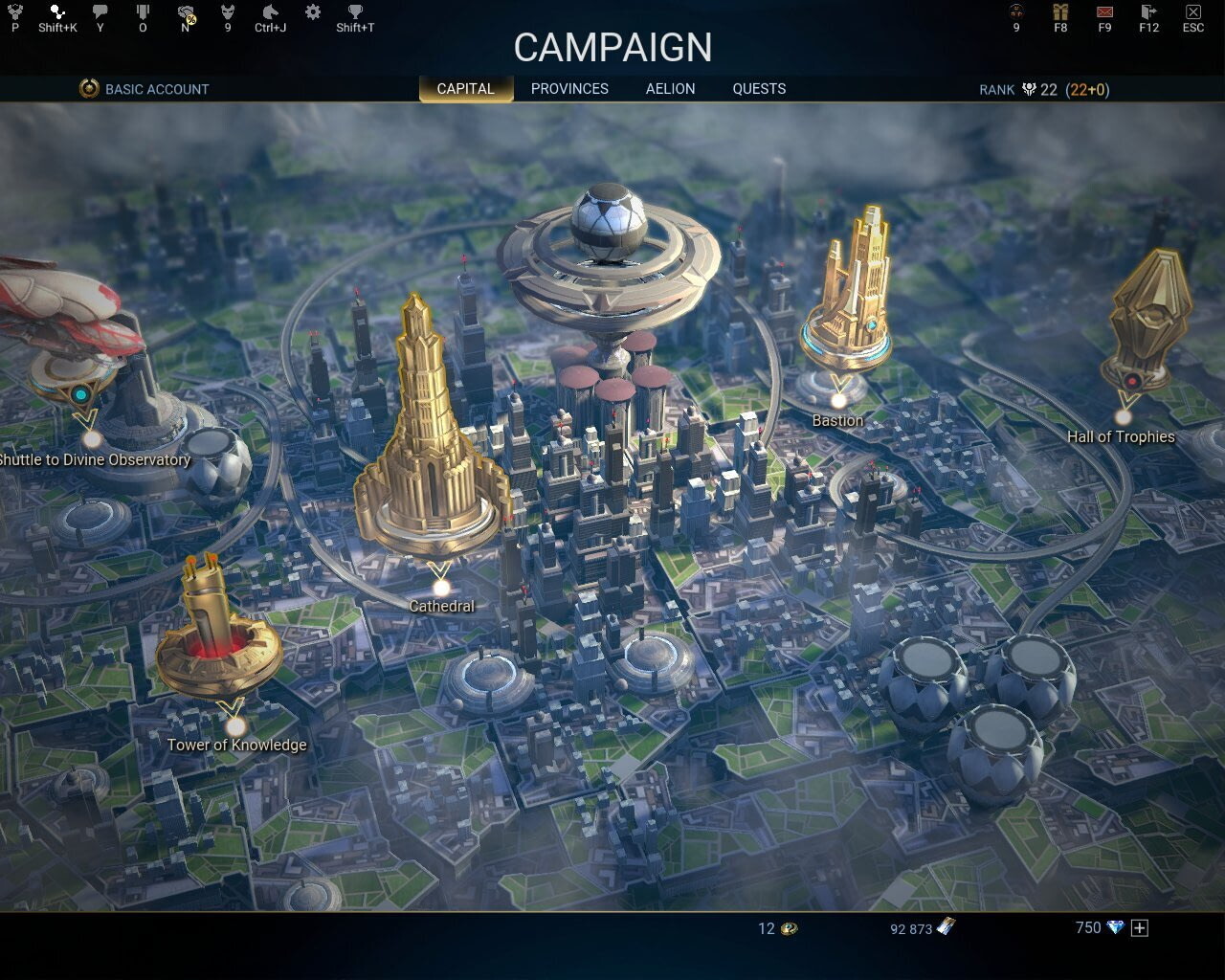This screenshot has width=1225, height=980.
Task: Click the exit door icon labeled F12
Action: coord(1147,13)
